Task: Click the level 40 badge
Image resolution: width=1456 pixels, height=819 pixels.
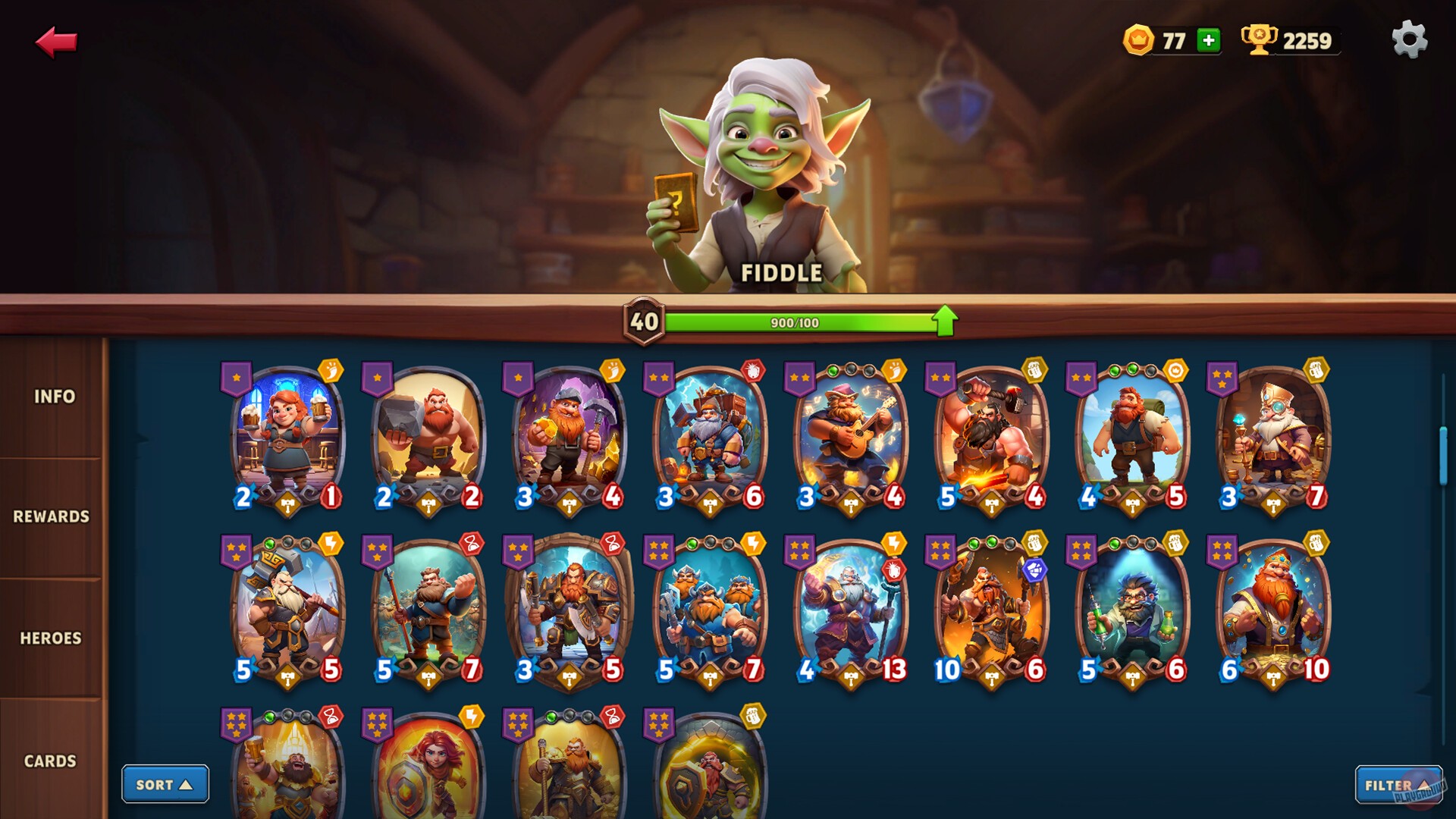Action: (x=642, y=322)
